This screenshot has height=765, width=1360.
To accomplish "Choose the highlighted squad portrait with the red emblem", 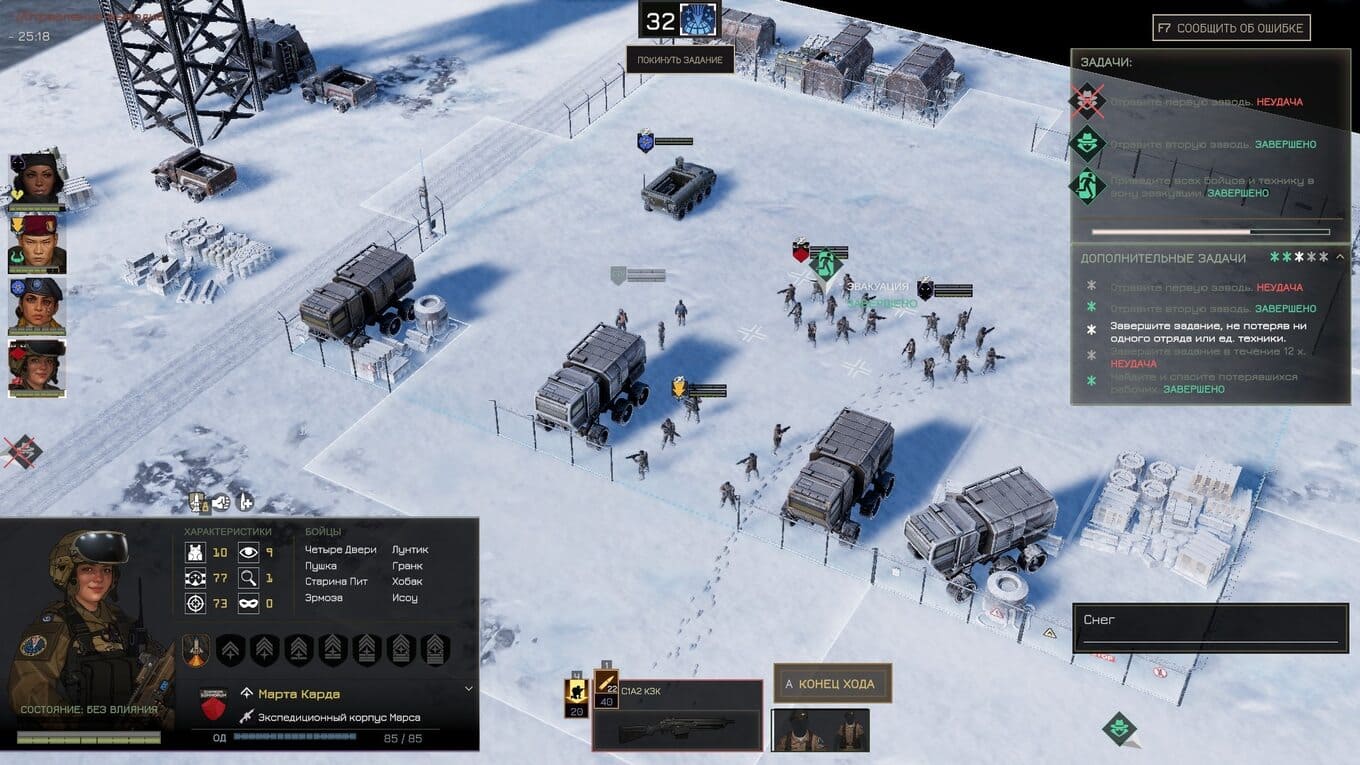I will click(x=38, y=368).
